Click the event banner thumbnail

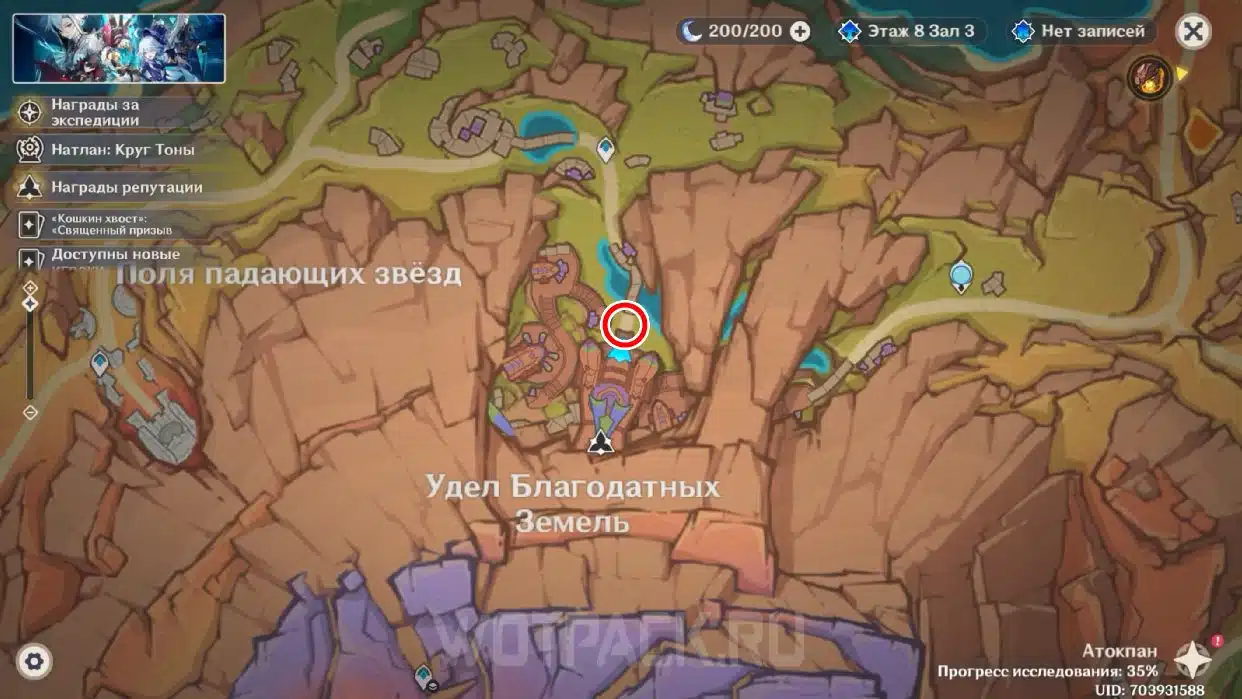pos(118,48)
